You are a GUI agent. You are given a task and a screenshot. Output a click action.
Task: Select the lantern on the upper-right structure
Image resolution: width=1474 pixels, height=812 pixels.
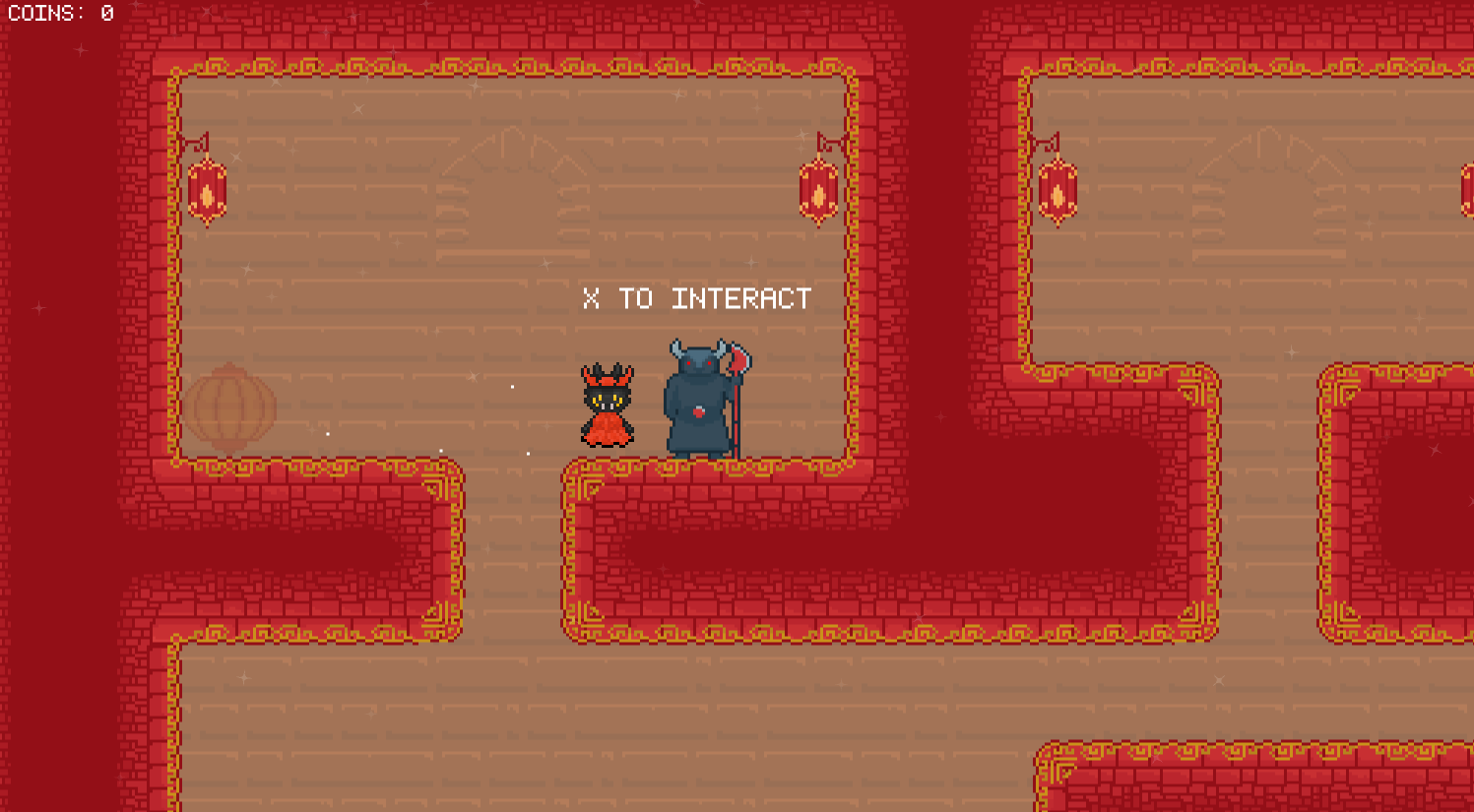coord(1058,192)
